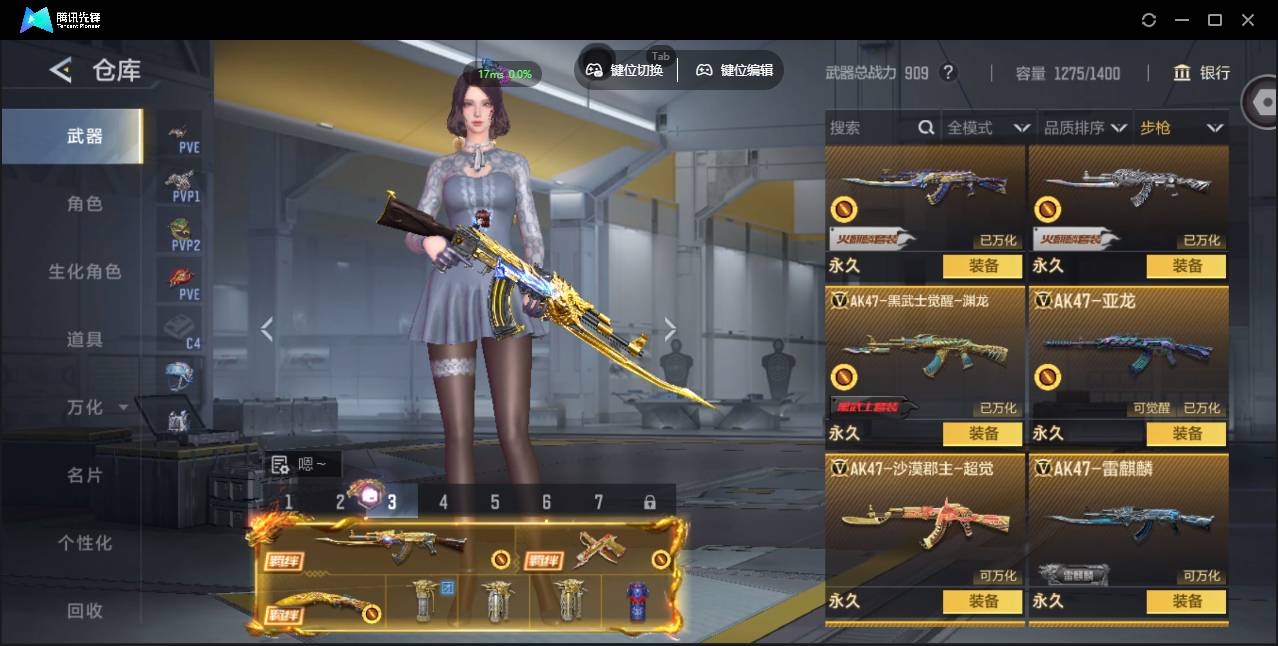Open the 个性化 section
The image size is (1278, 646).
(x=84, y=543)
